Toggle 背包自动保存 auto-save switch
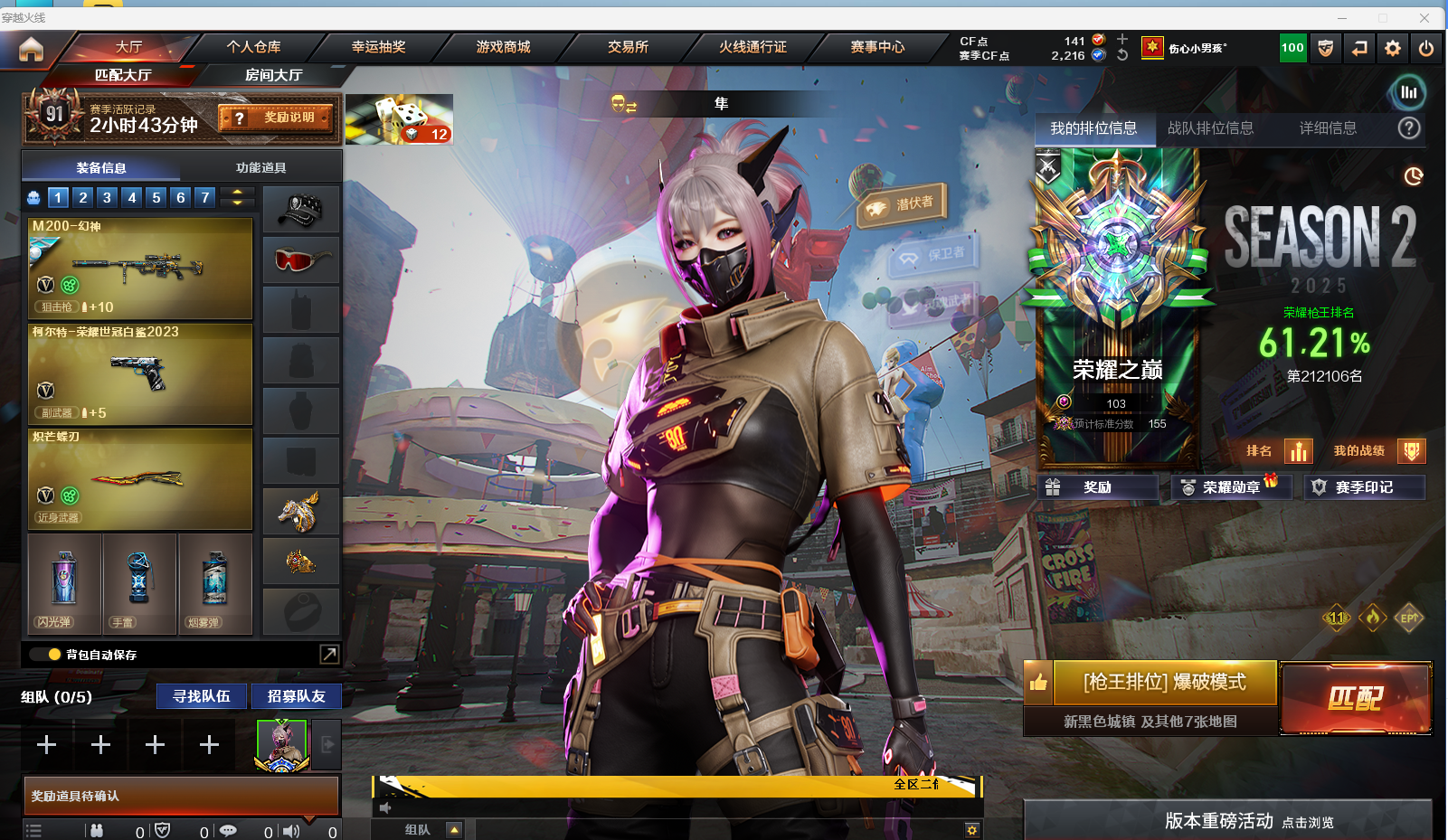1448x840 pixels. [45, 655]
